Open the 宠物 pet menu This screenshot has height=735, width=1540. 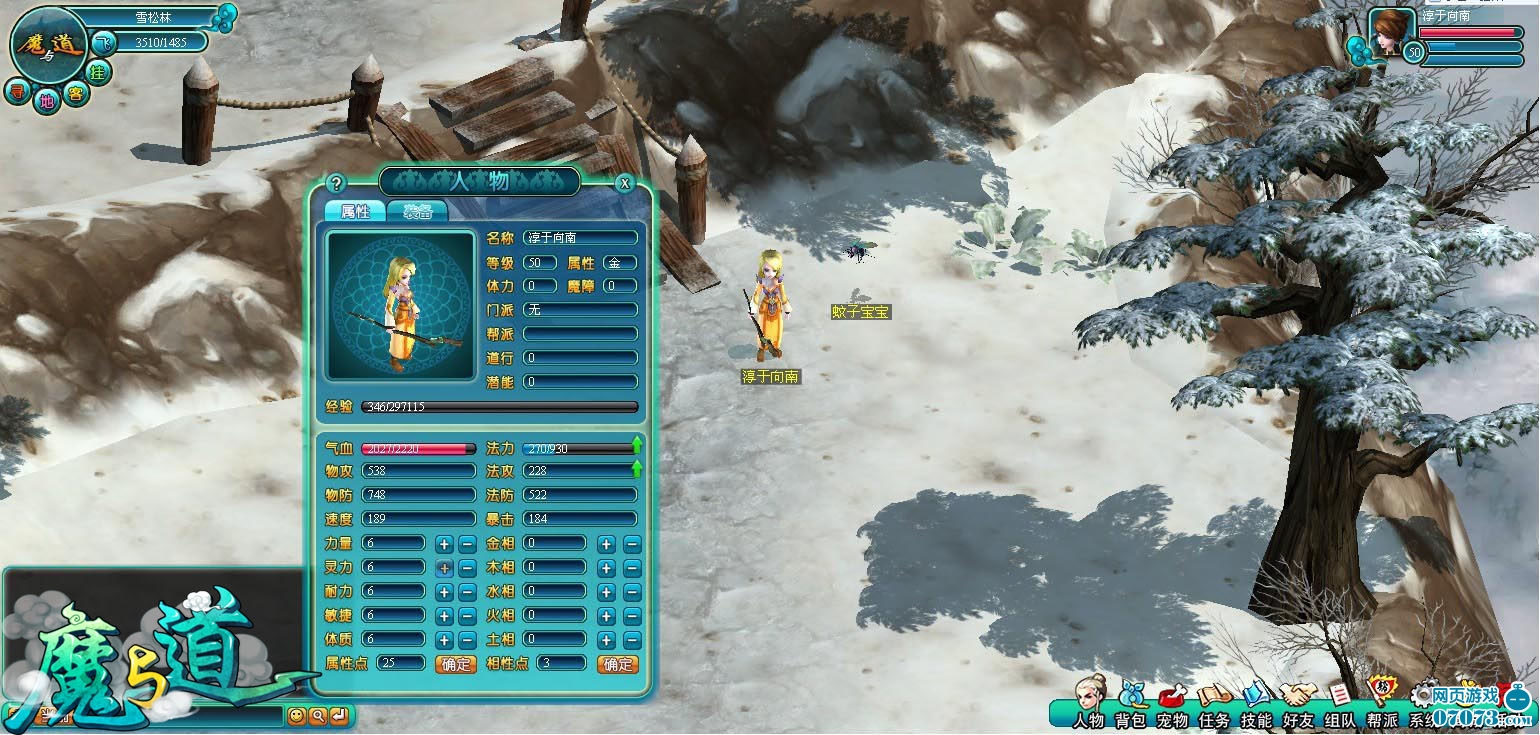(x=1172, y=707)
